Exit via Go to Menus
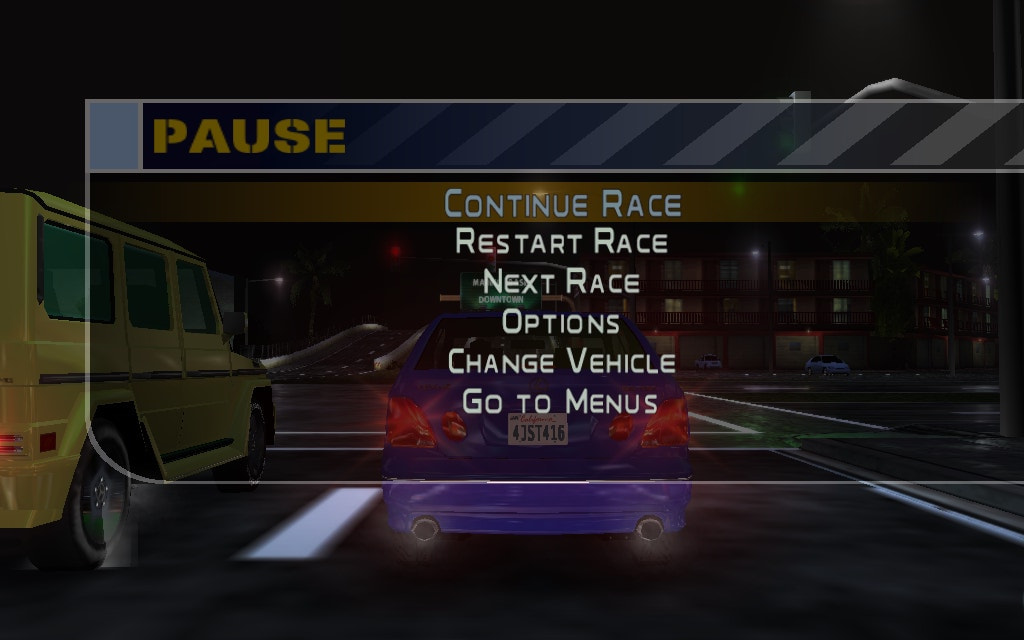This screenshot has height=640, width=1024. coord(560,402)
